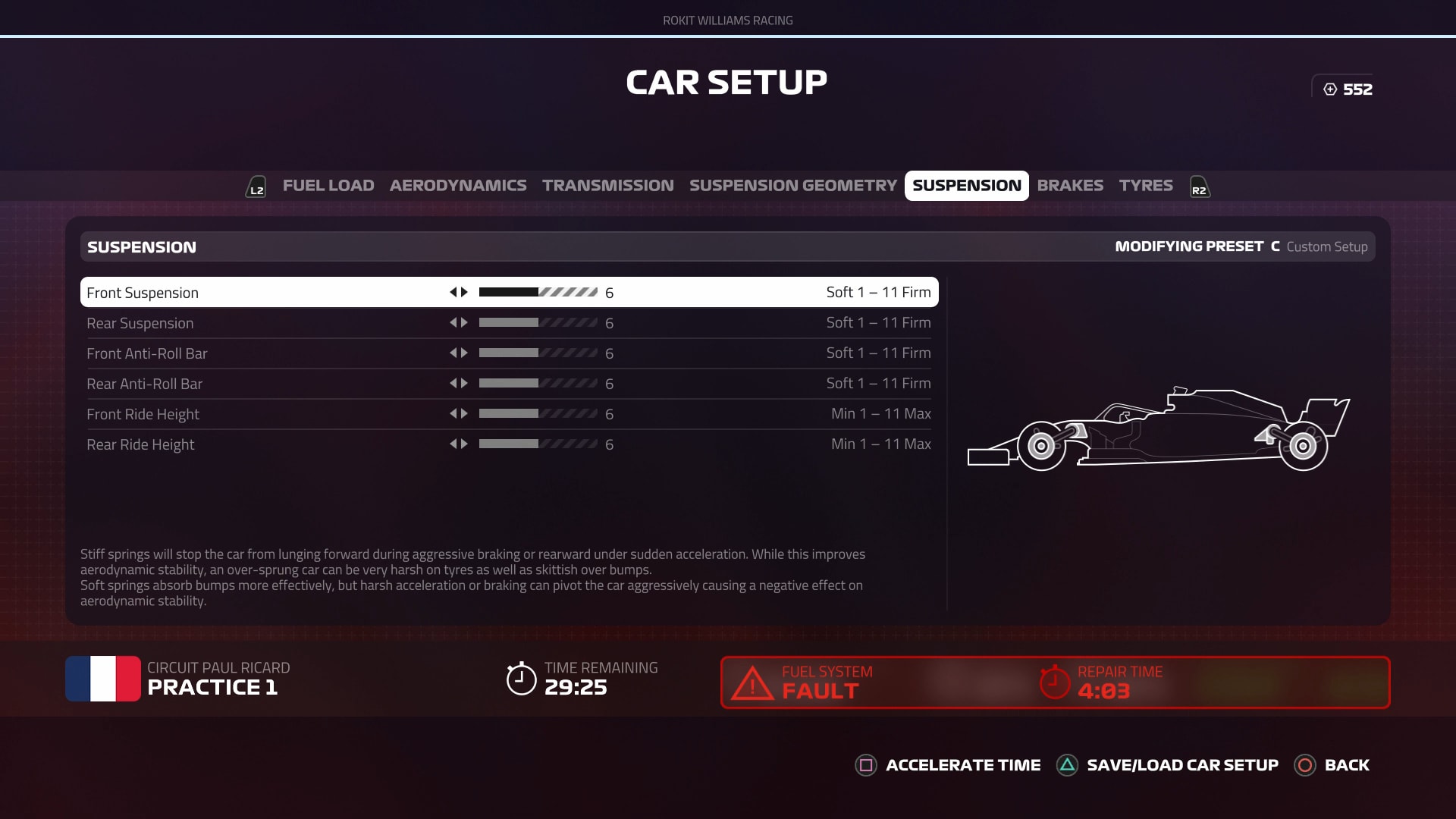Select the Transmission tab
This screenshot has width=1456, height=819.
coord(607,186)
